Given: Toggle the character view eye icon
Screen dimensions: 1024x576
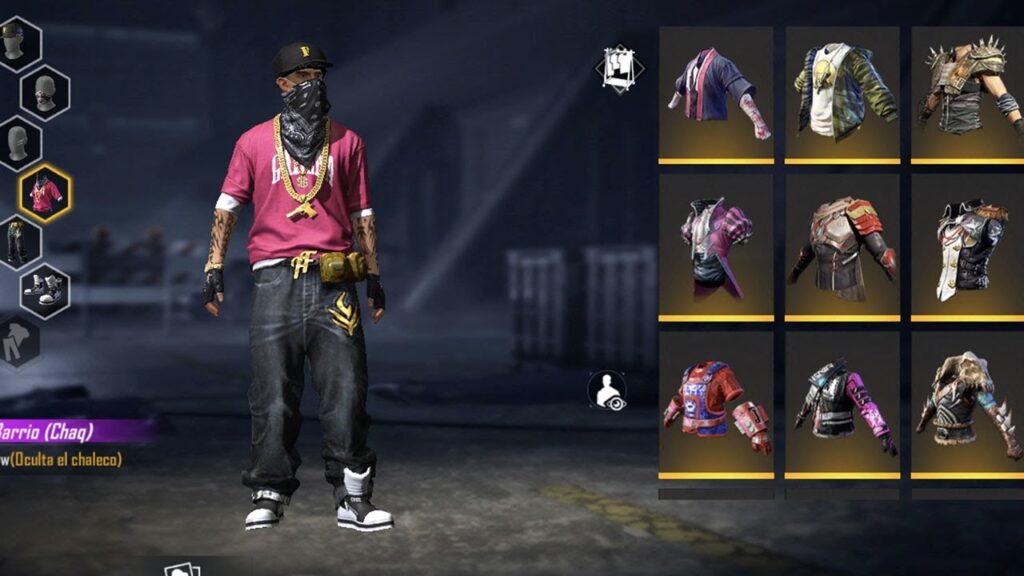Looking at the screenshot, I should click(608, 391).
